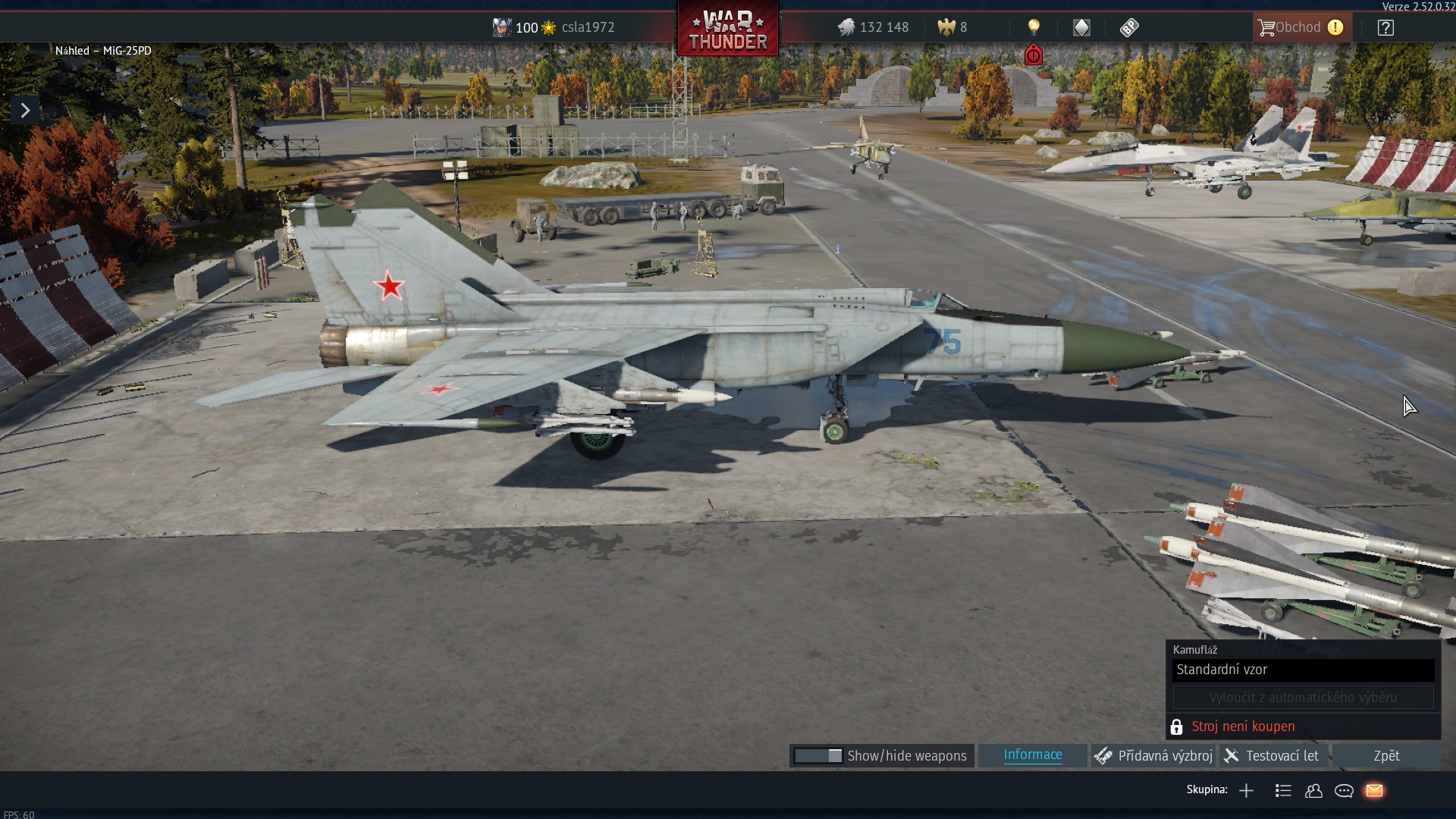The height and width of the screenshot is (819, 1456).
Task: Open the orange mail envelope
Action: 1374,791
